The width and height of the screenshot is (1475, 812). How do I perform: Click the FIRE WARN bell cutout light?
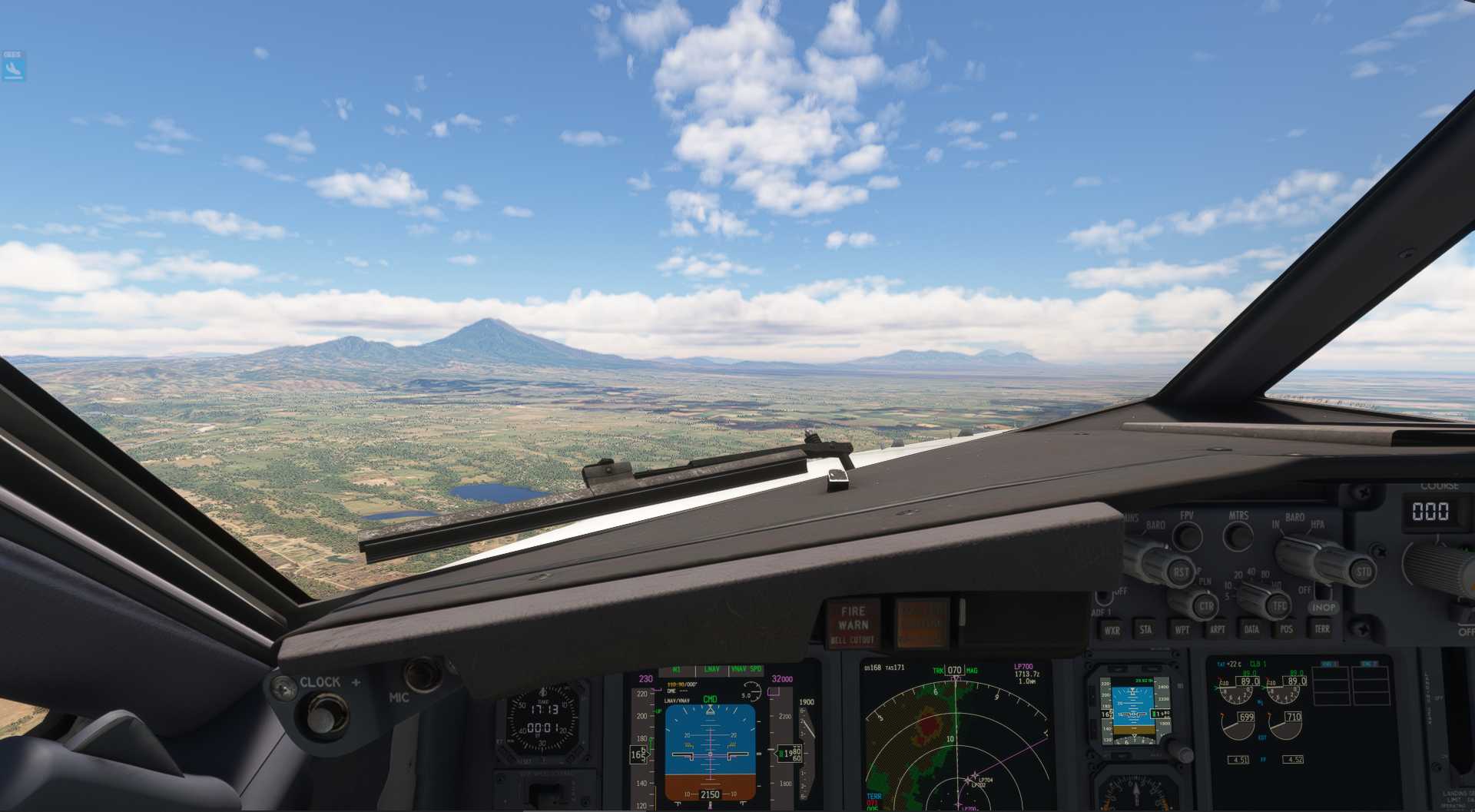tap(853, 624)
